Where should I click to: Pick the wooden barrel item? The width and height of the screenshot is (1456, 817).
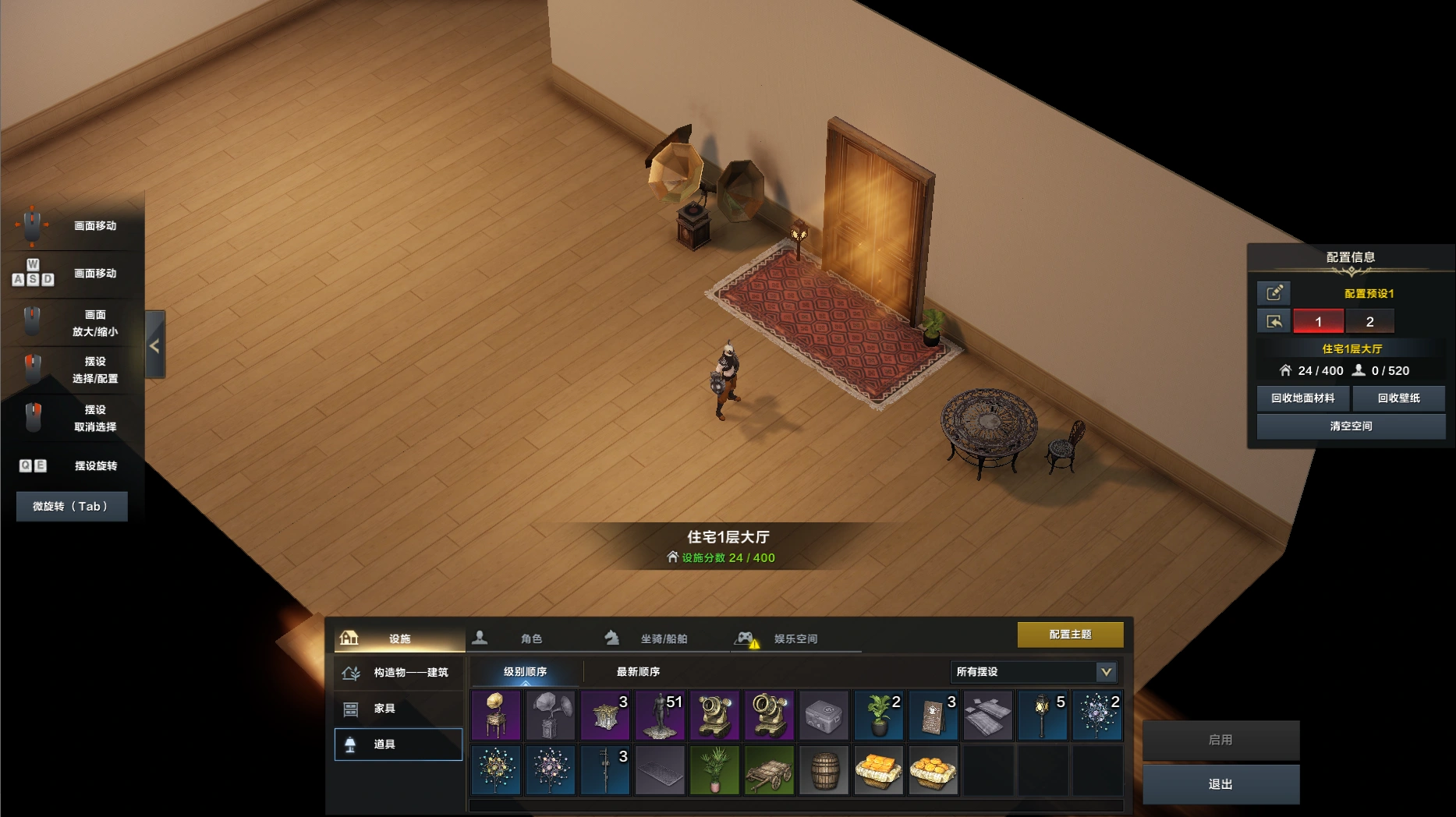coord(824,769)
